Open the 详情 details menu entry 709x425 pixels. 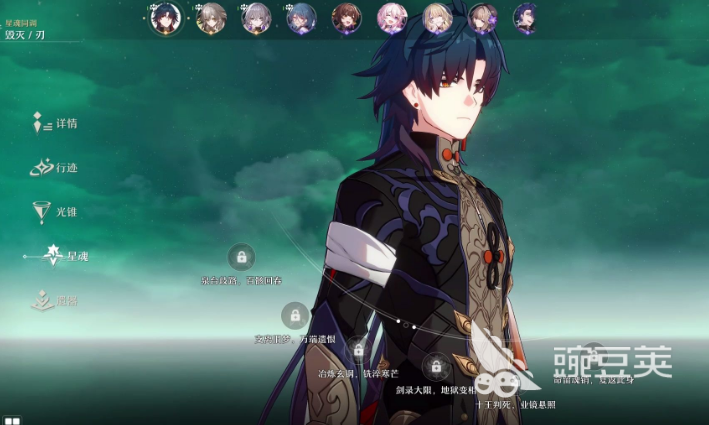click(x=56, y=124)
